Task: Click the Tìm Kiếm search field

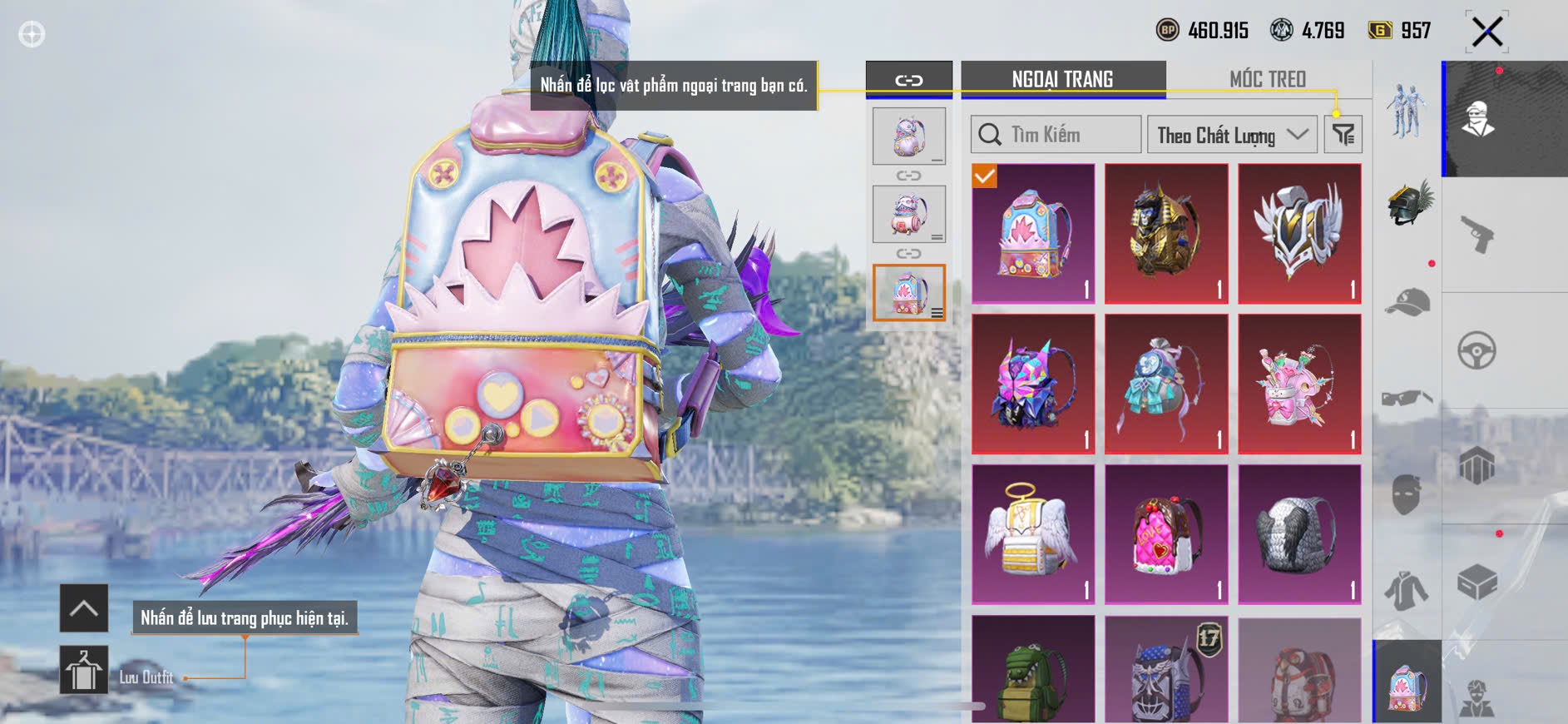Action: pyautogui.click(x=1056, y=135)
